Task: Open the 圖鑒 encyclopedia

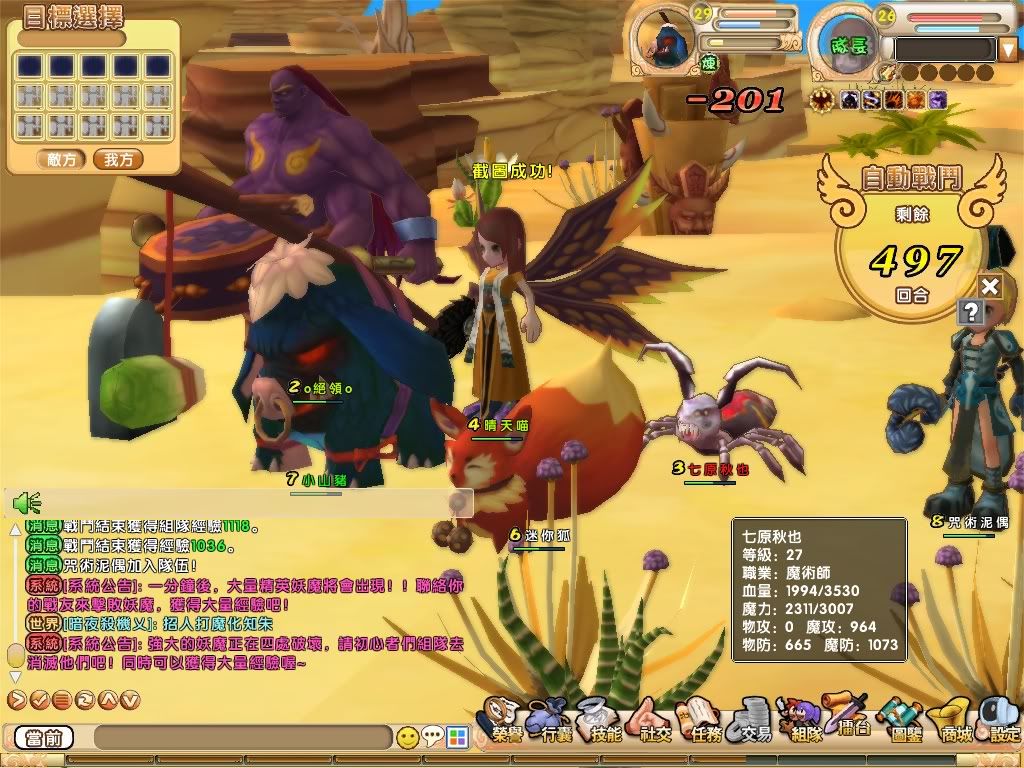Action: [x=903, y=722]
